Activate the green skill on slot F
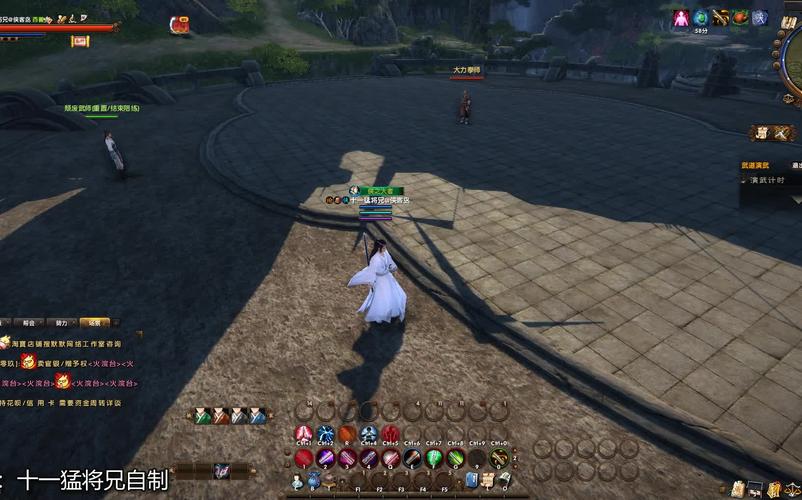Viewport: 802px width, 500px height. click(434, 458)
